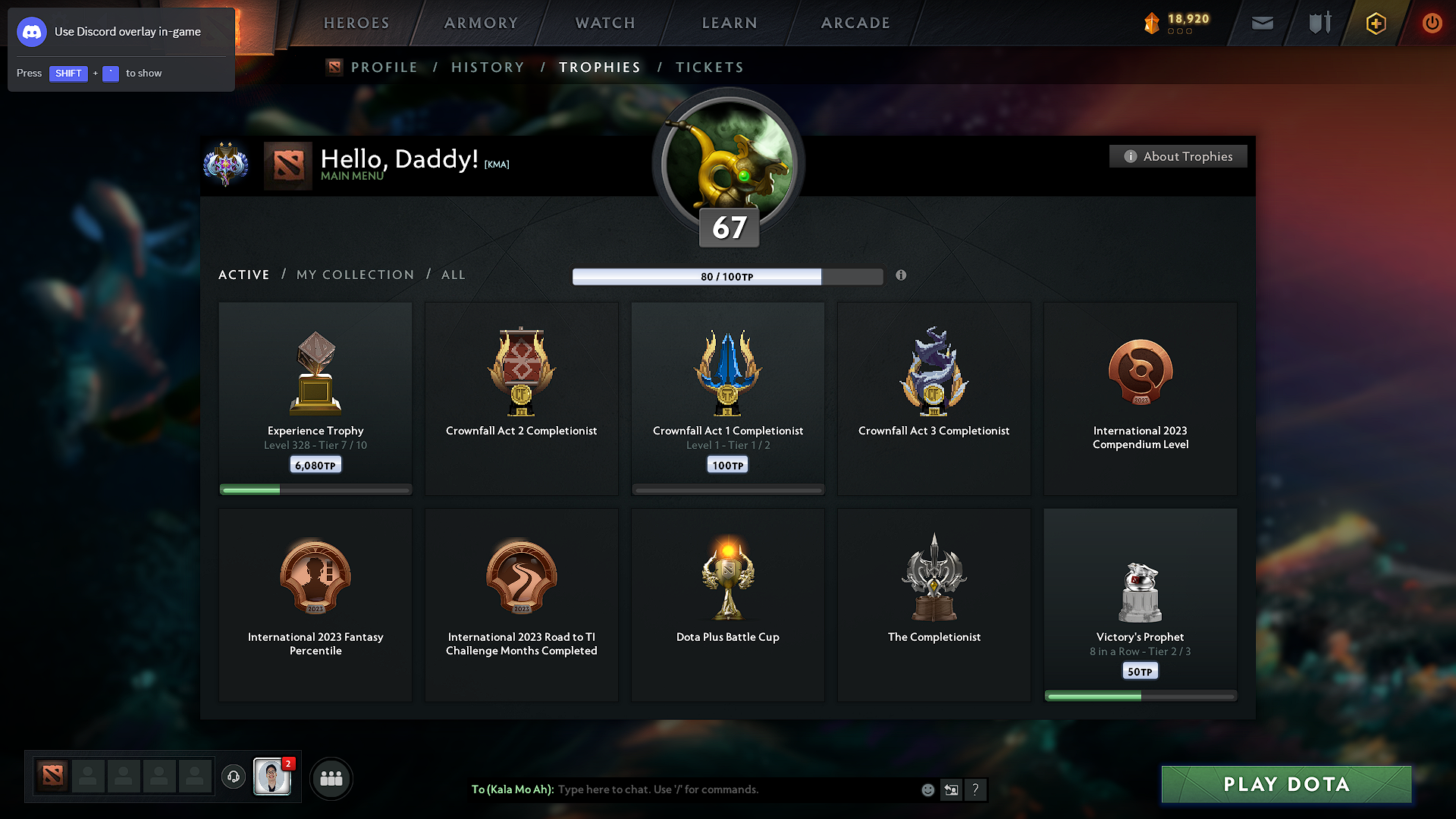Open the emoticon picker in chat
The width and height of the screenshot is (1456, 819).
(927, 789)
